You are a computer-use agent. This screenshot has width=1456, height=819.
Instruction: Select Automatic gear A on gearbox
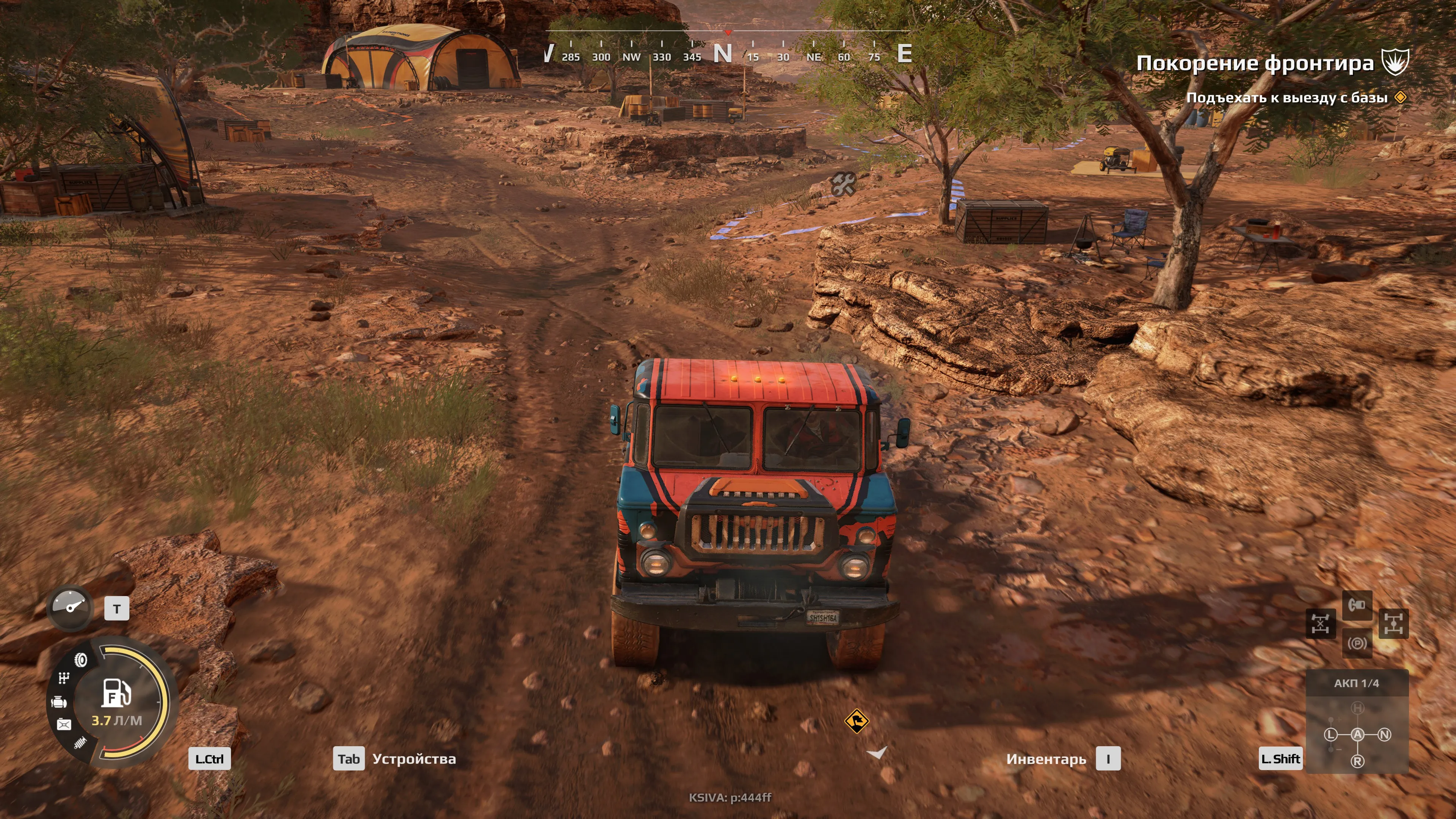pyautogui.click(x=1357, y=734)
